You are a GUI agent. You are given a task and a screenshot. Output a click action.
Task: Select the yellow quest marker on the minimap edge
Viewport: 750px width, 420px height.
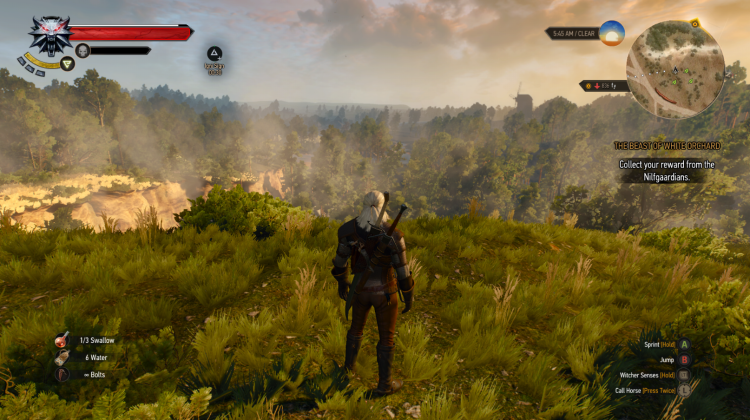click(694, 22)
